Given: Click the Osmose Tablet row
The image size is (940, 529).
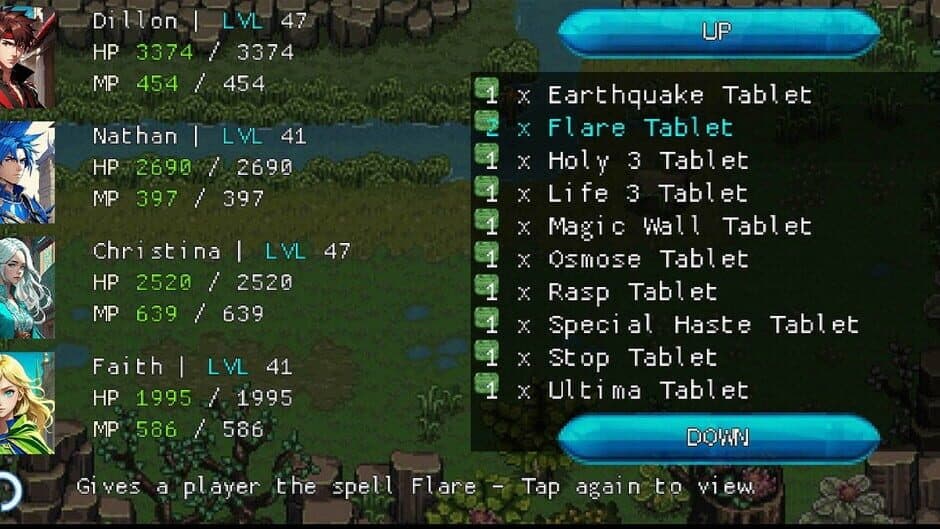Looking at the screenshot, I should [x=648, y=259].
